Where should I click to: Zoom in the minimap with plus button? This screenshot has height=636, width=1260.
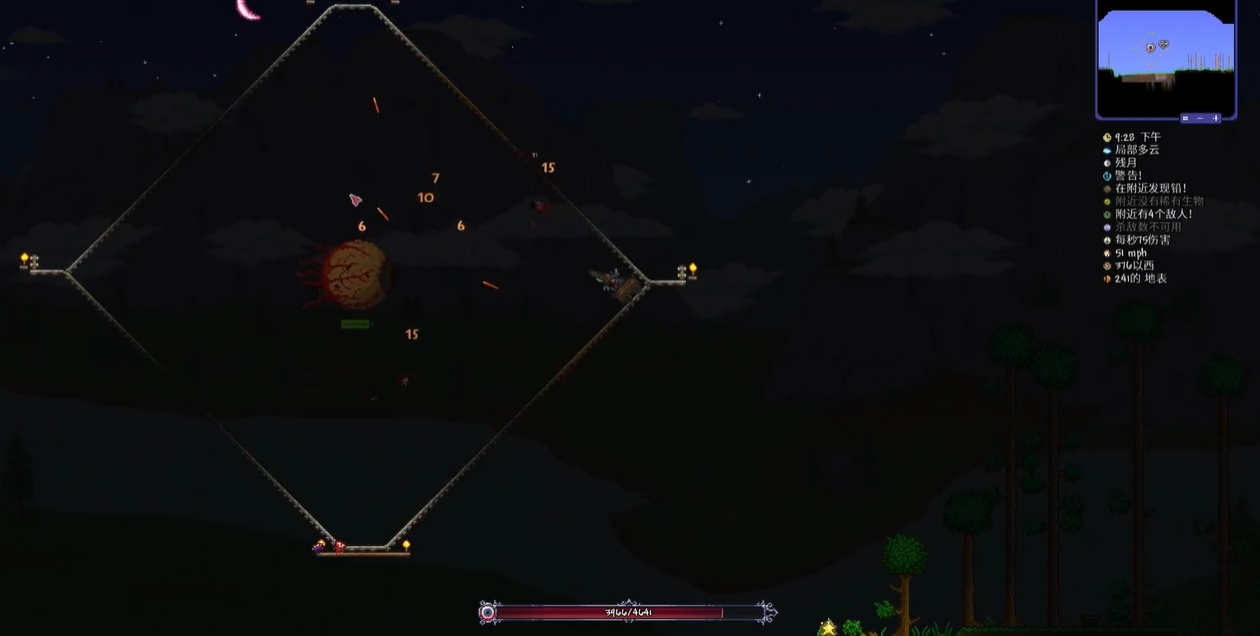[1215, 118]
